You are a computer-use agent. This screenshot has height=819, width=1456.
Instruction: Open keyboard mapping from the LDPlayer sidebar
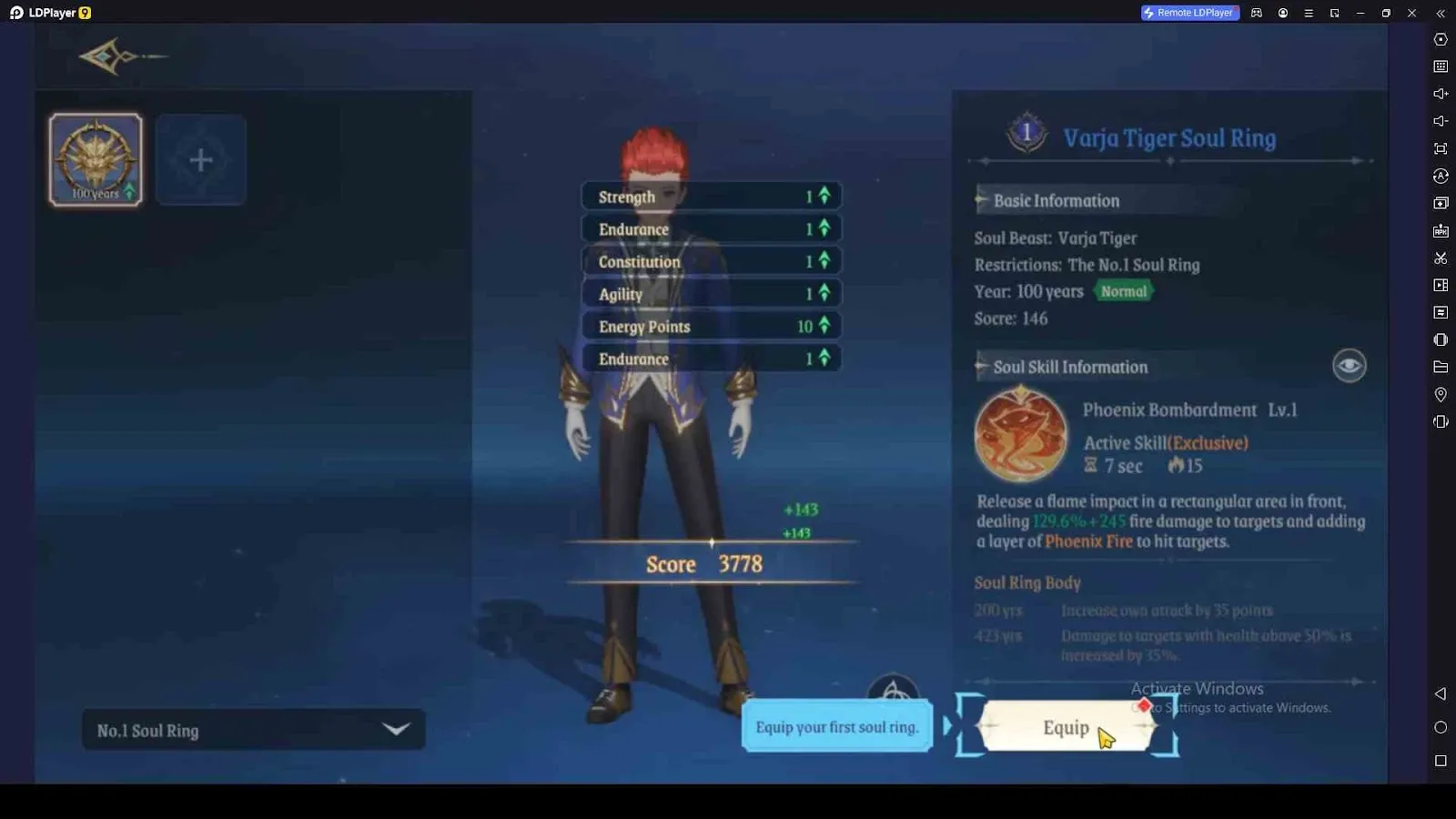pos(1441,66)
